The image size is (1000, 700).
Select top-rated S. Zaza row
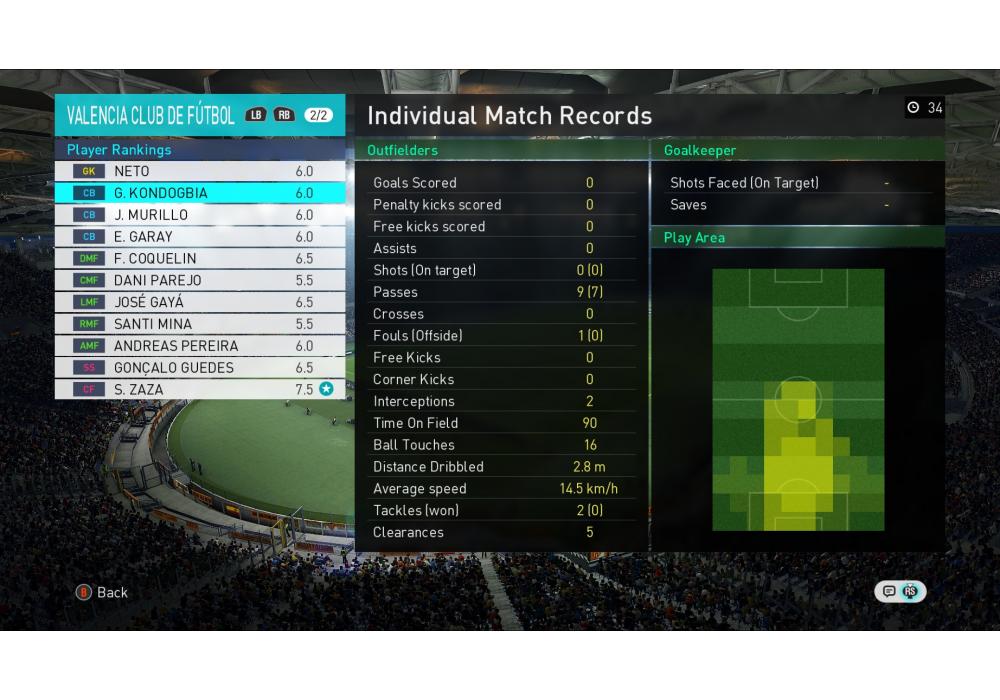200,389
